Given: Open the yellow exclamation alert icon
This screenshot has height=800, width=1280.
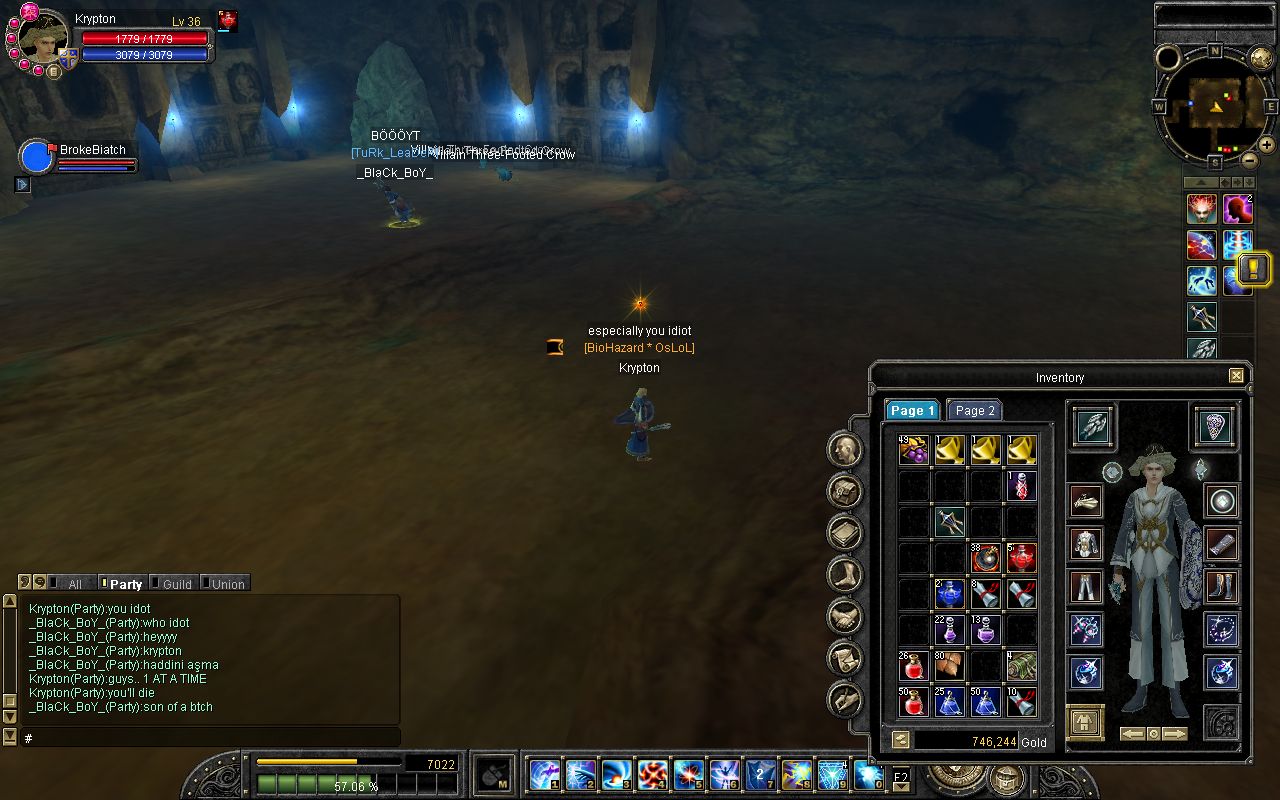Looking at the screenshot, I should tap(1254, 268).
